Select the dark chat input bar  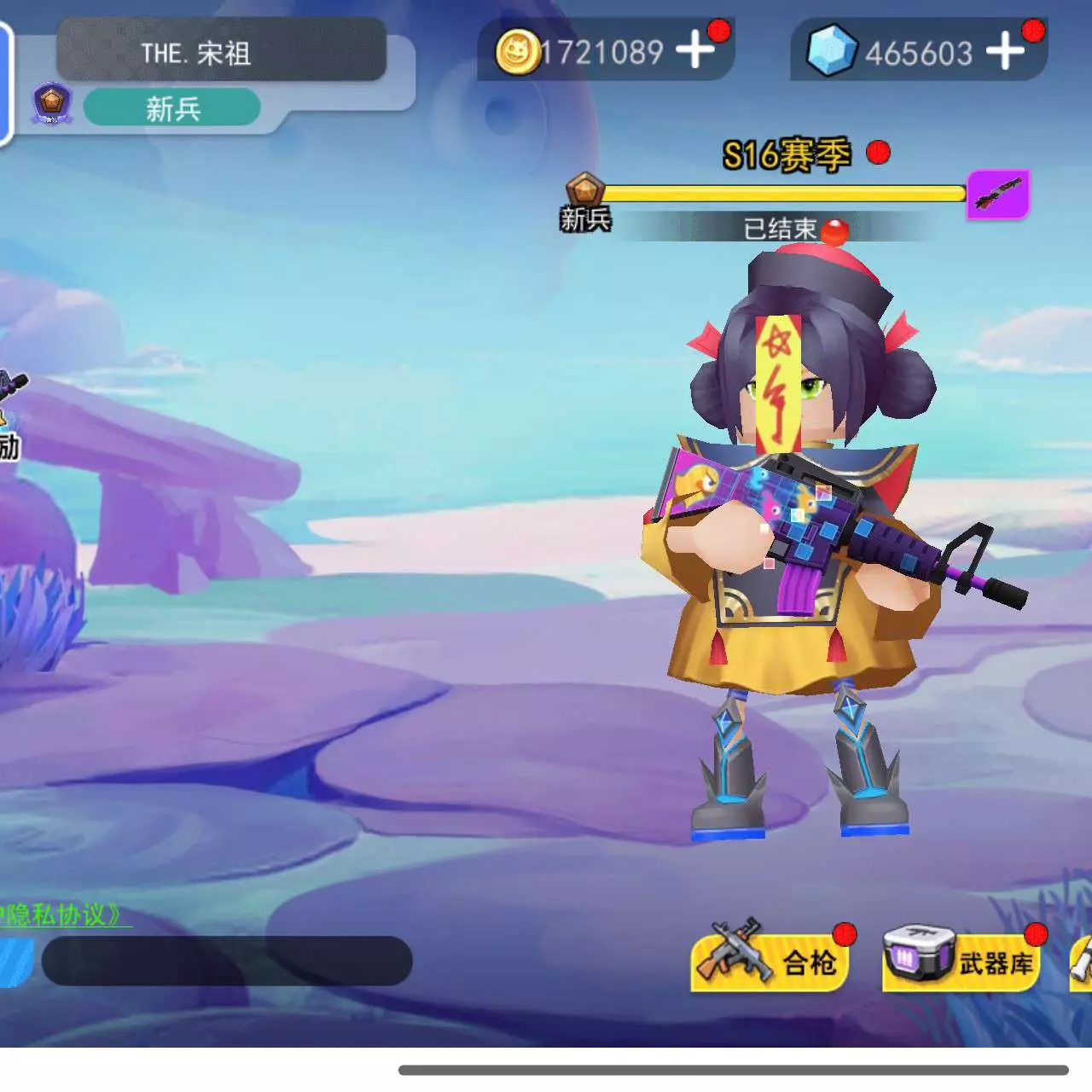(x=227, y=961)
